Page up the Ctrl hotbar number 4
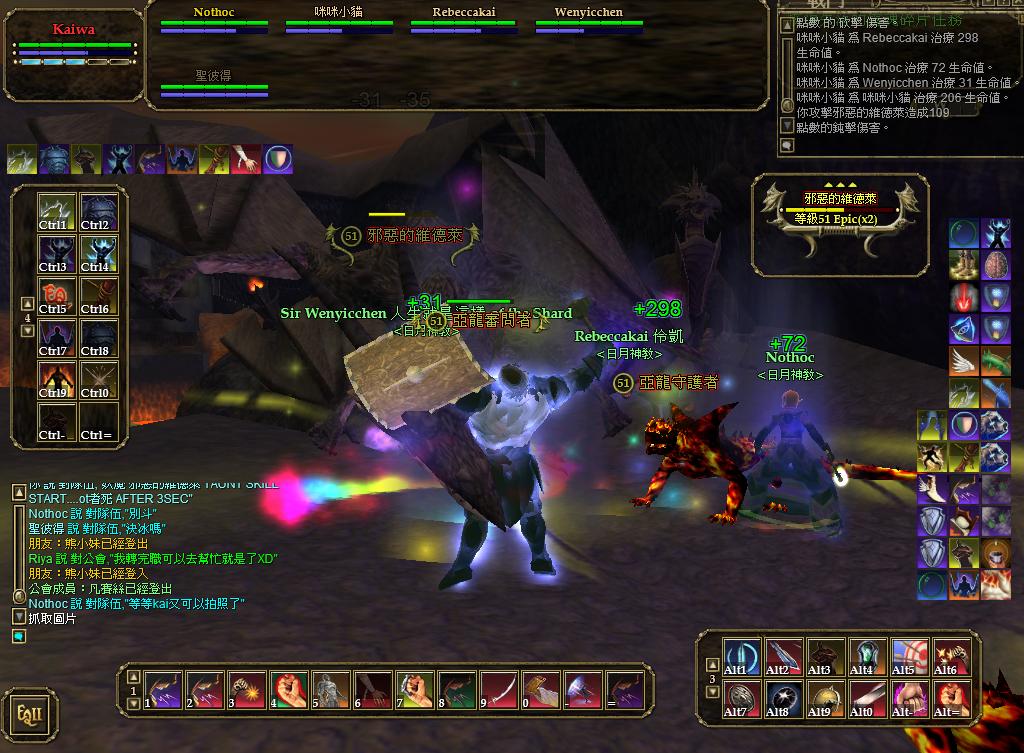 point(27,303)
